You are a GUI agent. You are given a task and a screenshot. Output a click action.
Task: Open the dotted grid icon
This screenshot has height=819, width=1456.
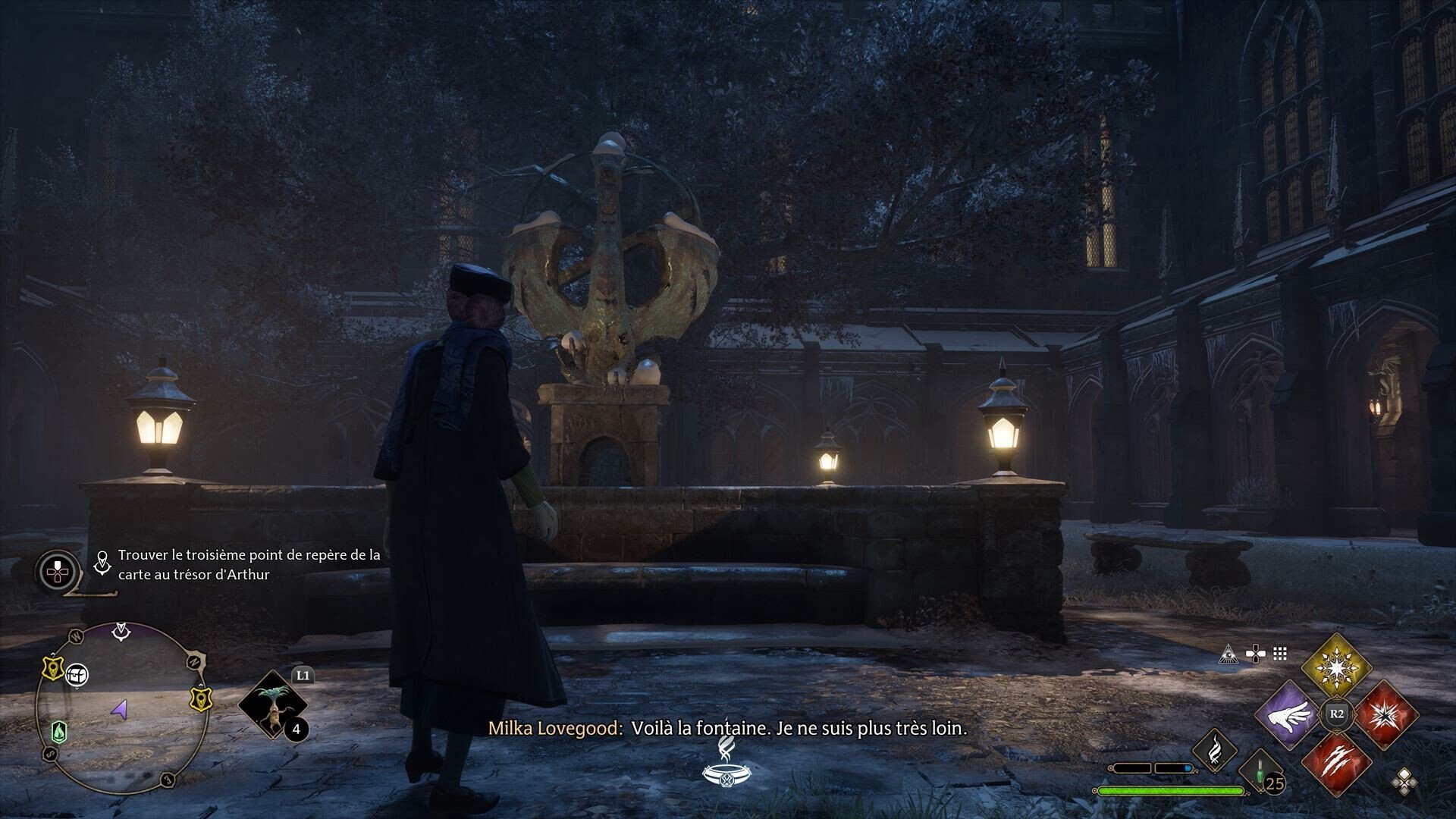pos(1280,653)
